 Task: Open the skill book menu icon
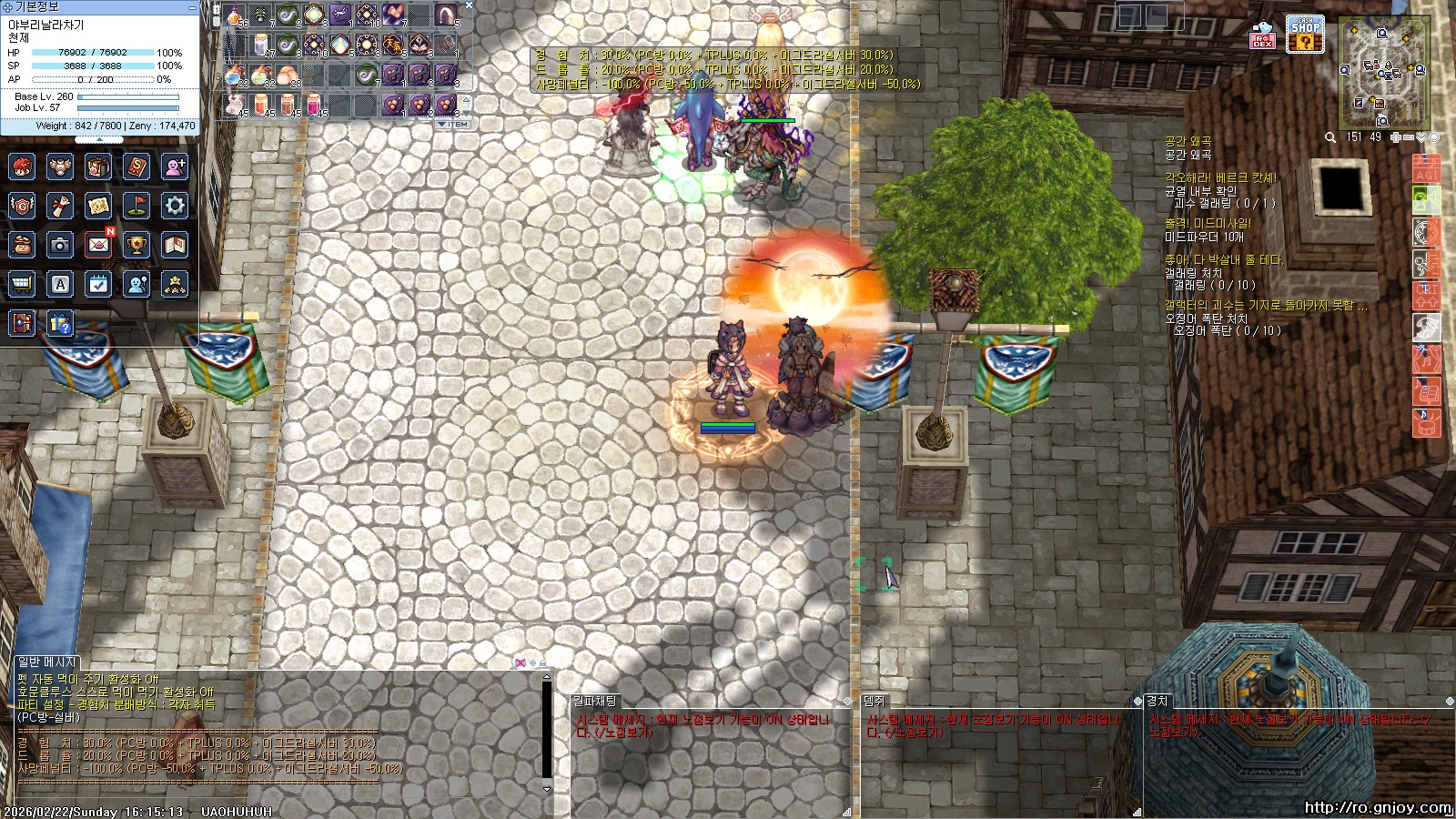tap(136, 167)
